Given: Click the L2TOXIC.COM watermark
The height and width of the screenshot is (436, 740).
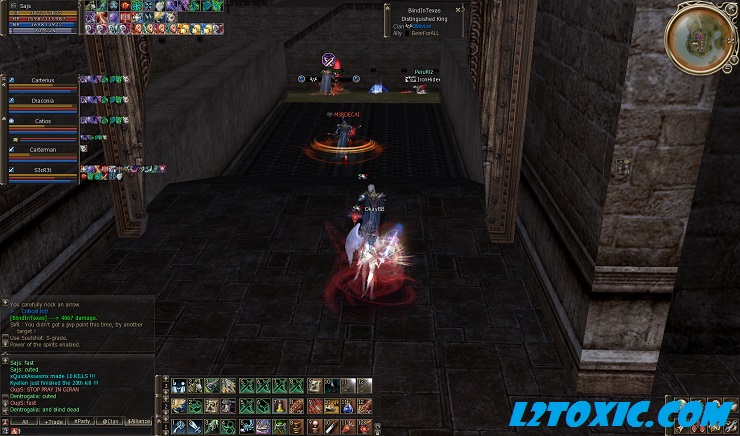Looking at the screenshot, I should click(x=618, y=412).
